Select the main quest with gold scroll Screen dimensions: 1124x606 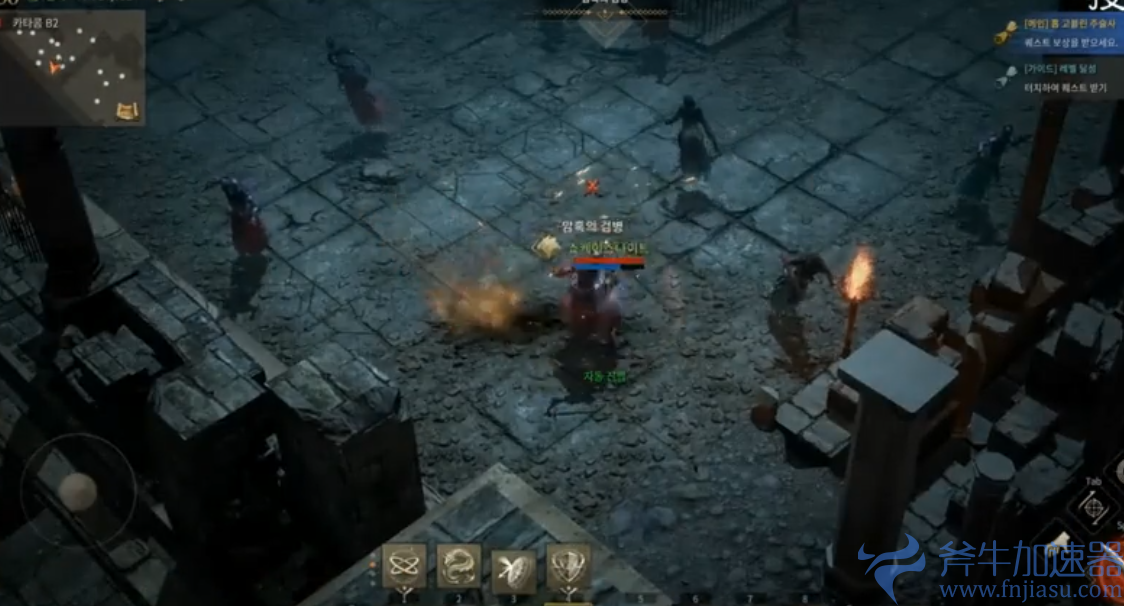tap(1006, 34)
